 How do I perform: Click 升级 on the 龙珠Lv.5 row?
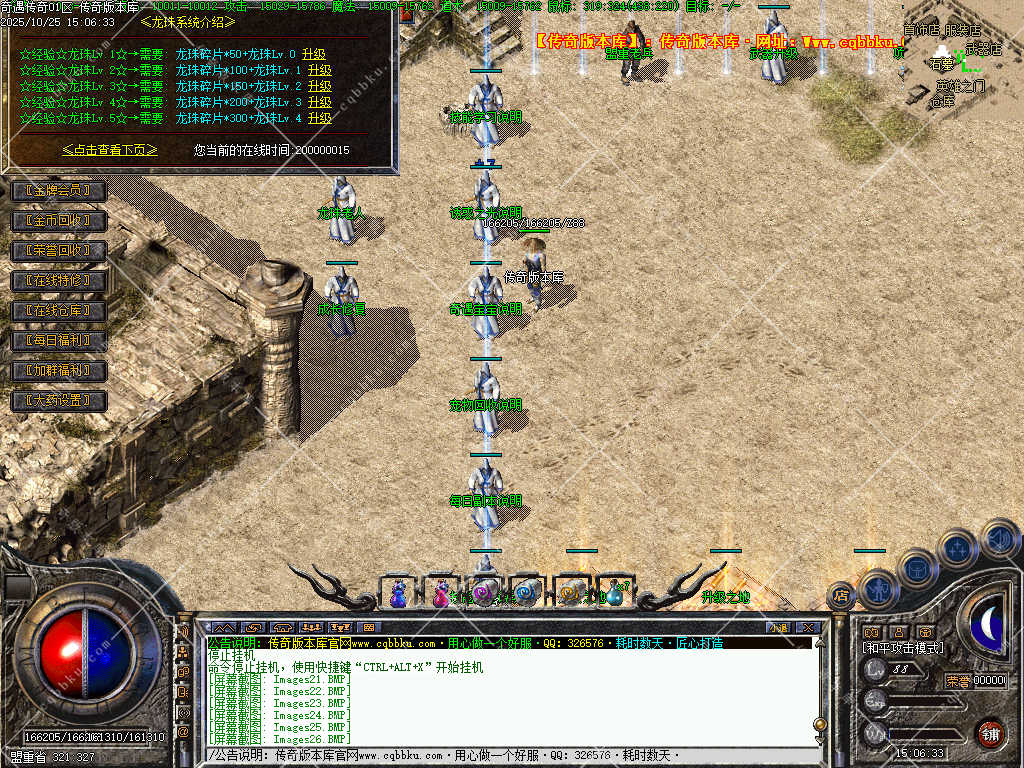pyautogui.click(x=320, y=118)
